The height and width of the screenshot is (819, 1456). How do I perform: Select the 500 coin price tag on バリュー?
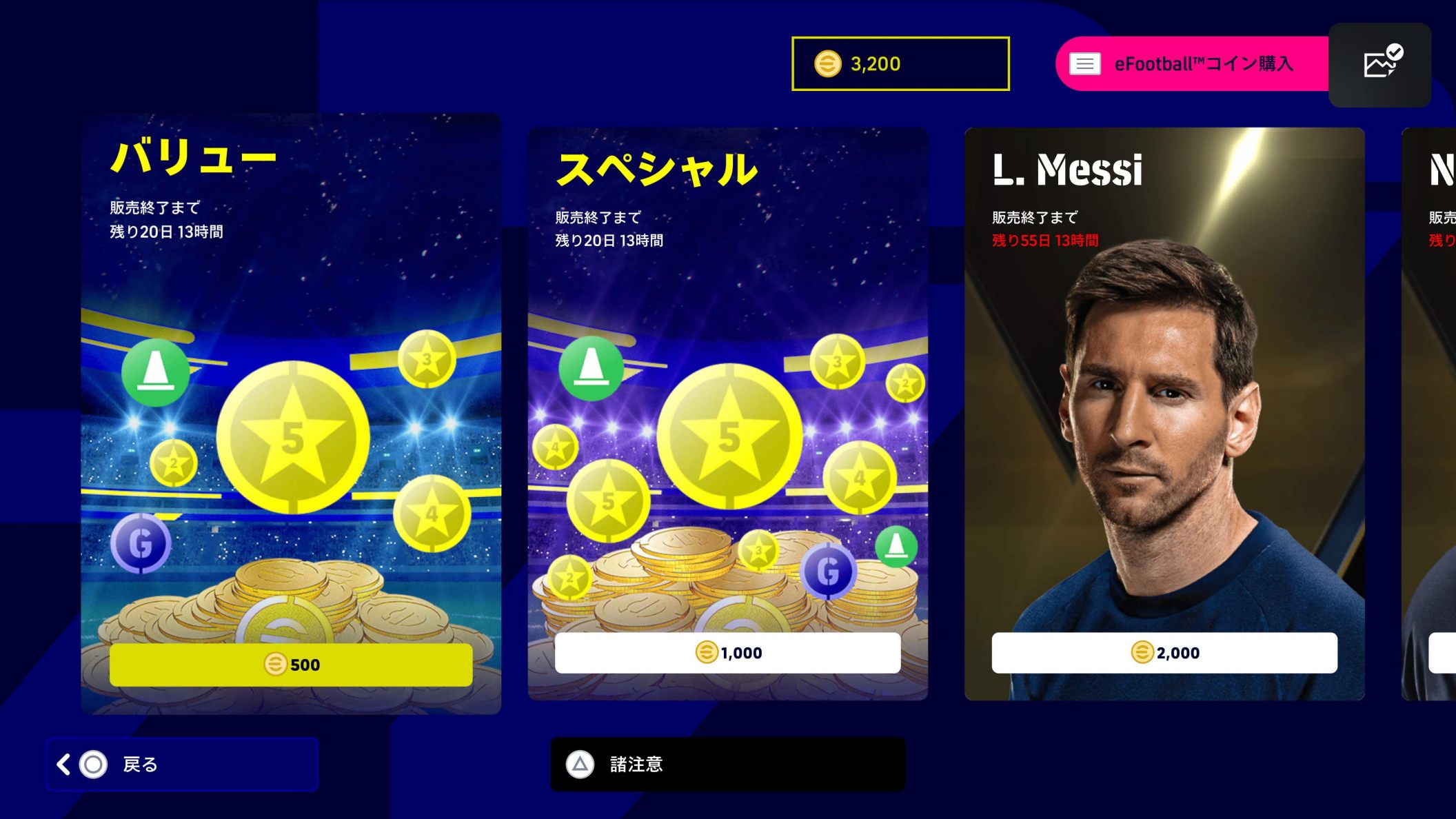pyautogui.click(x=292, y=665)
